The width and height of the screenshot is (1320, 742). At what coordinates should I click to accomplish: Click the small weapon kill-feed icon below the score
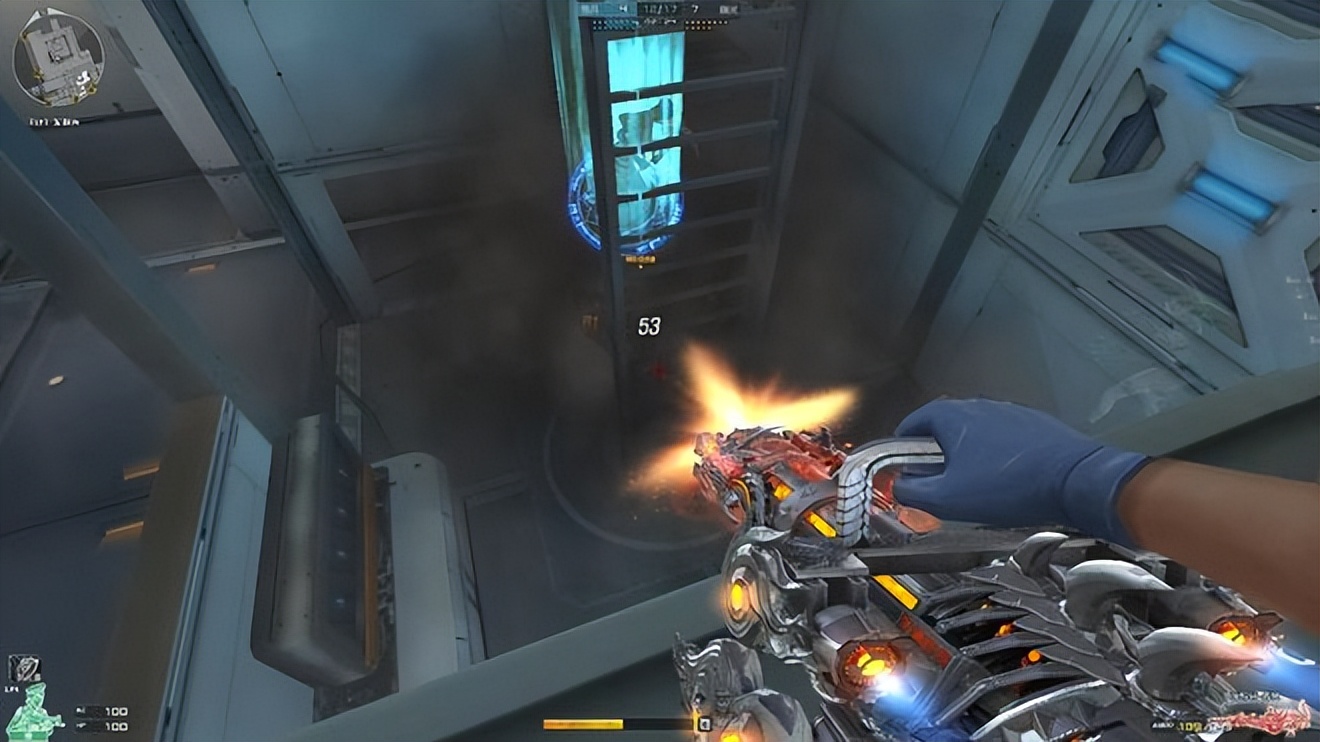click(x=667, y=21)
